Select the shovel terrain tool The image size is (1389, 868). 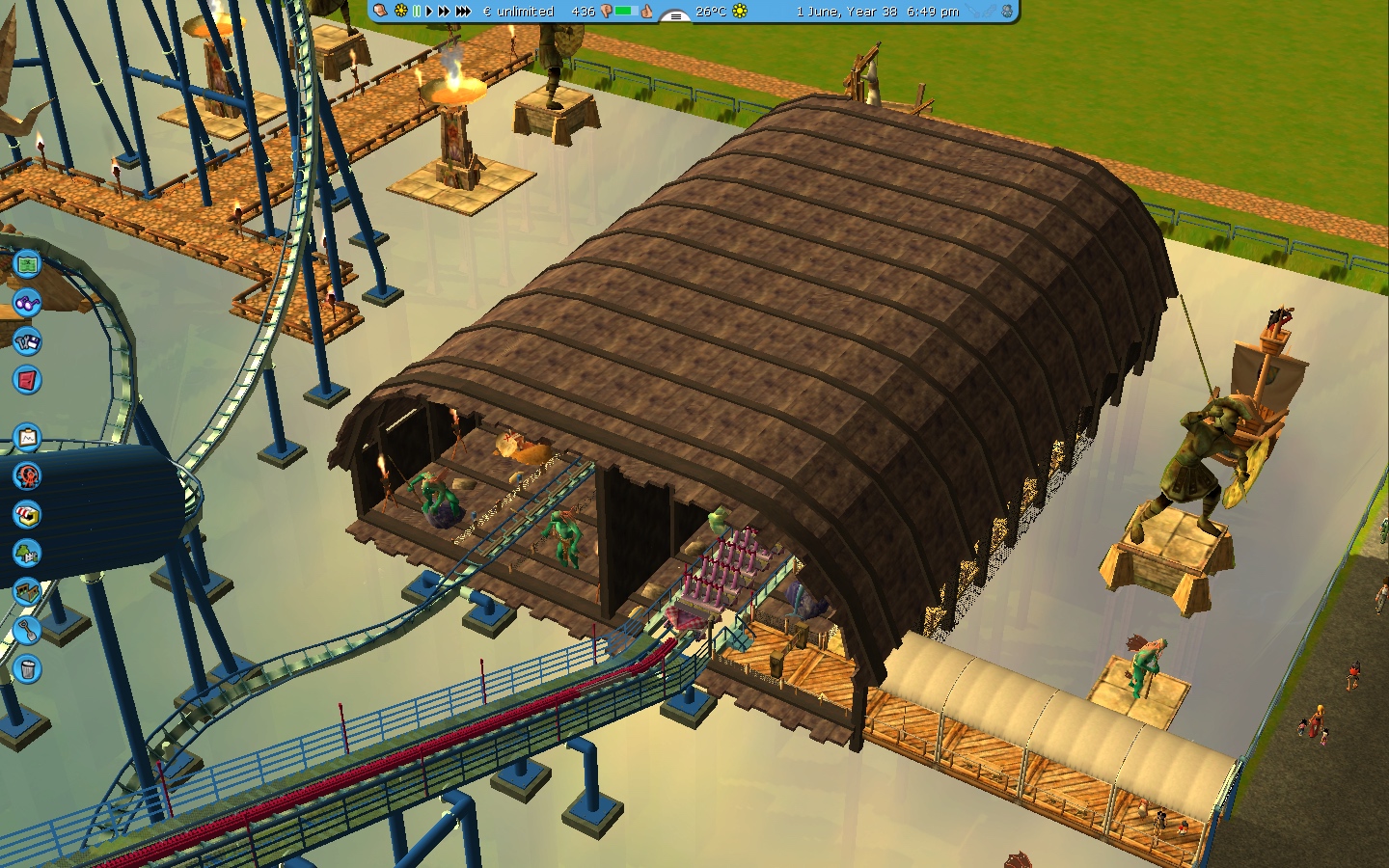pyautogui.click(x=27, y=631)
